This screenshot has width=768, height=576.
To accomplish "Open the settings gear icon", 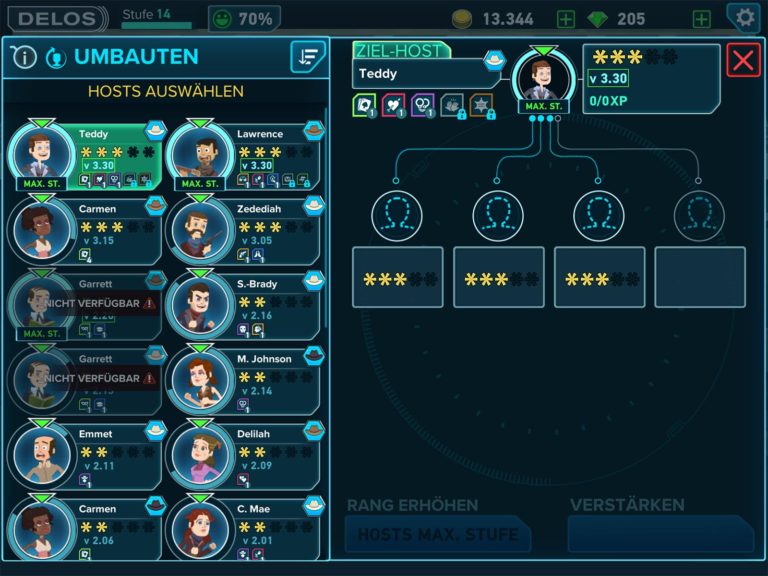I will 744,17.
